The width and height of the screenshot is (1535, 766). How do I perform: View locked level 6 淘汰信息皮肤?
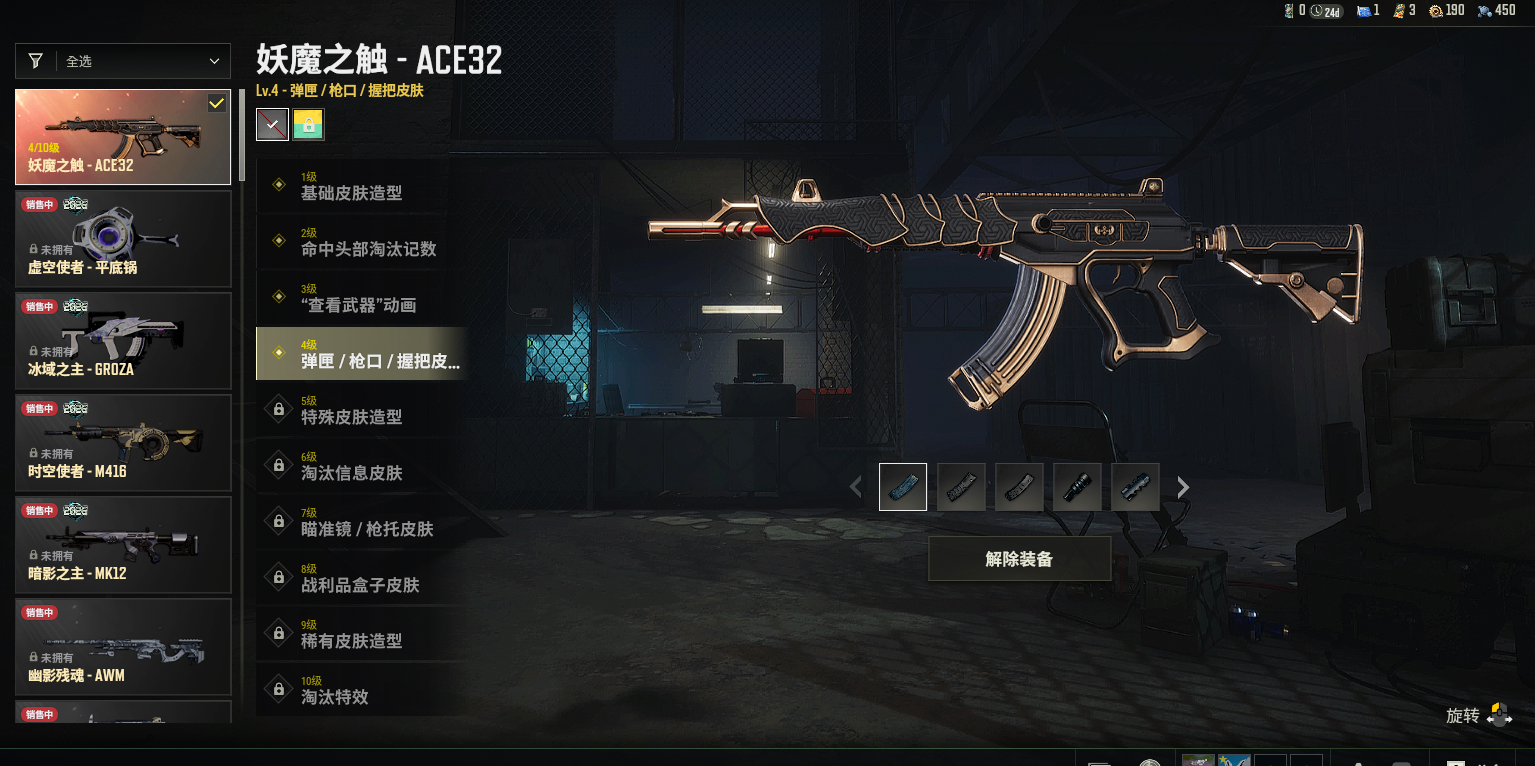pyautogui.click(x=362, y=466)
